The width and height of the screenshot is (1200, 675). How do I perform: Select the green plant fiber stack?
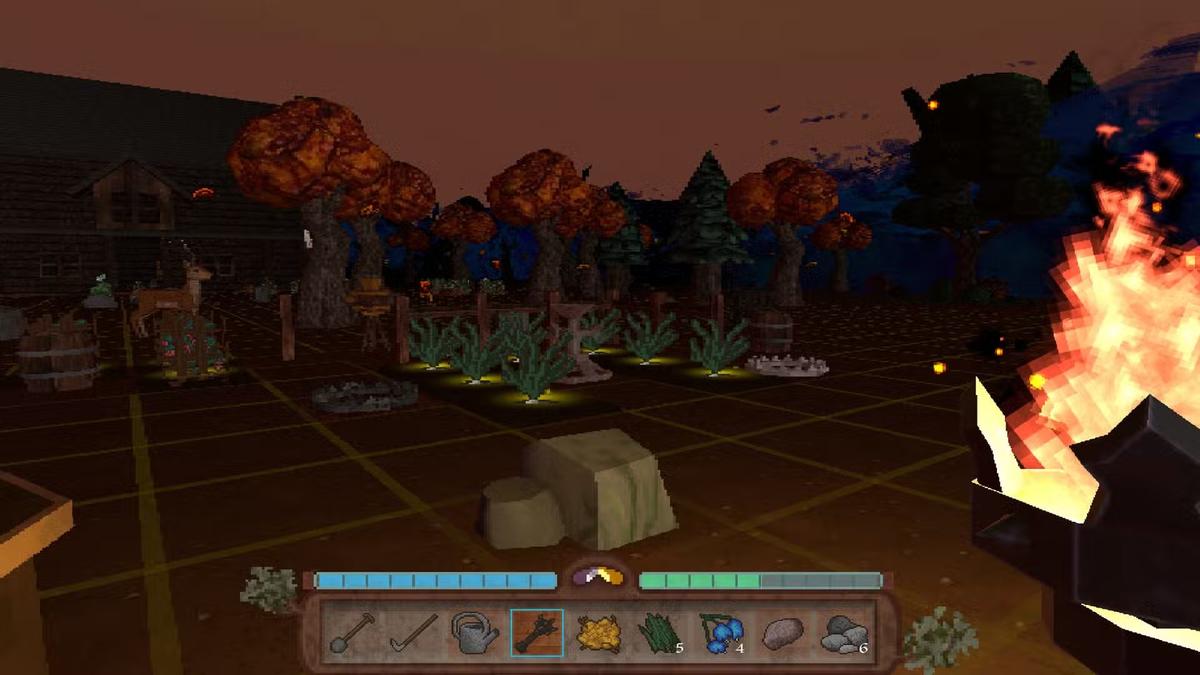coord(660,633)
